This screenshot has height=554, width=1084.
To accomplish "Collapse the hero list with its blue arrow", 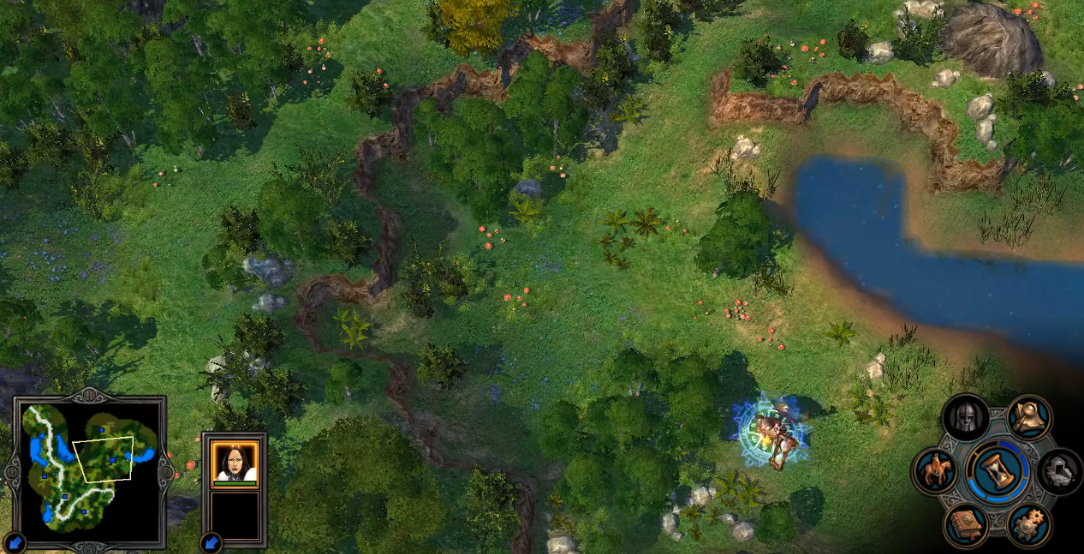I will pos(212,541).
